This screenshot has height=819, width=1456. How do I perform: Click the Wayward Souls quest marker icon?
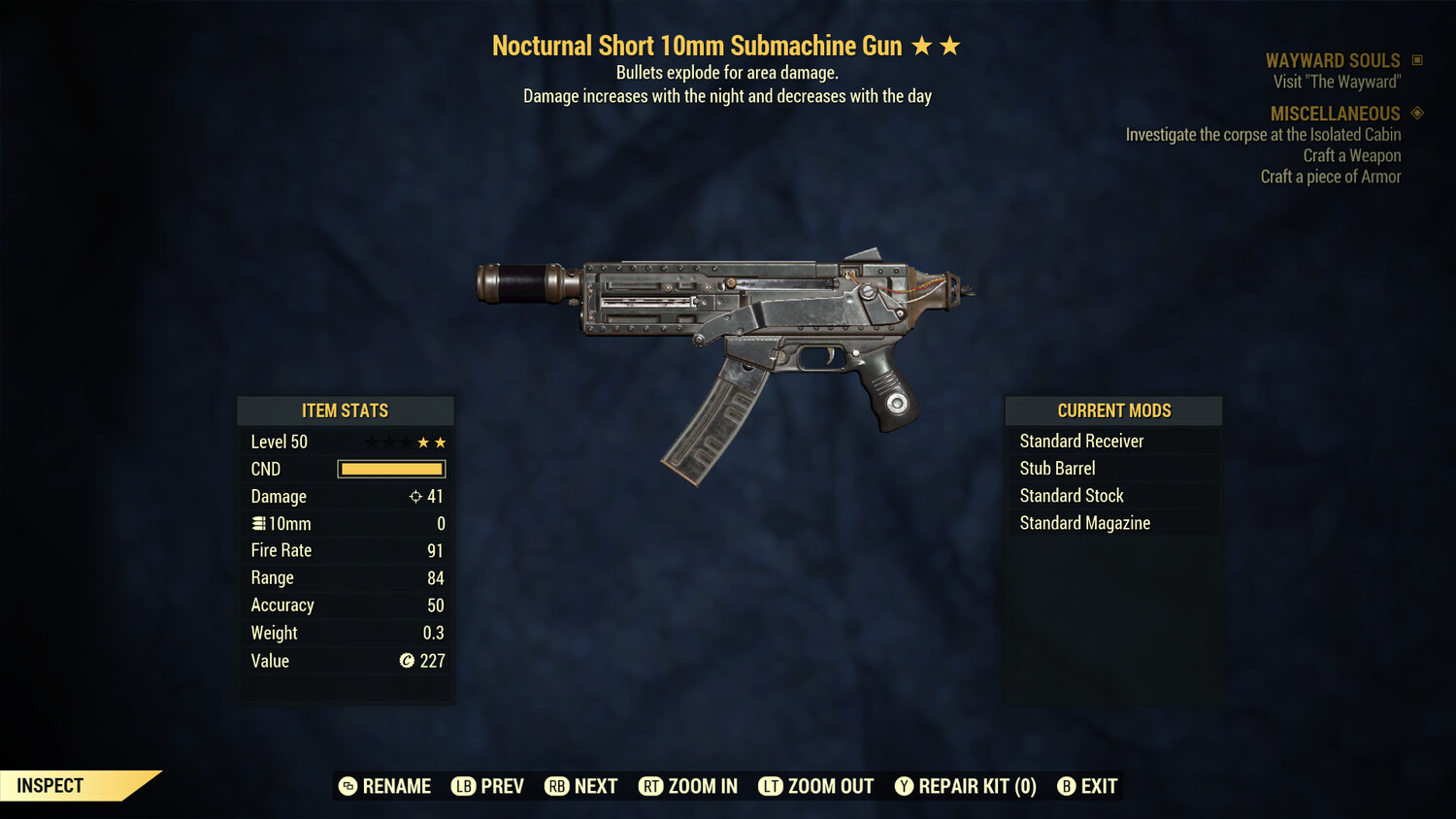click(1416, 59)
